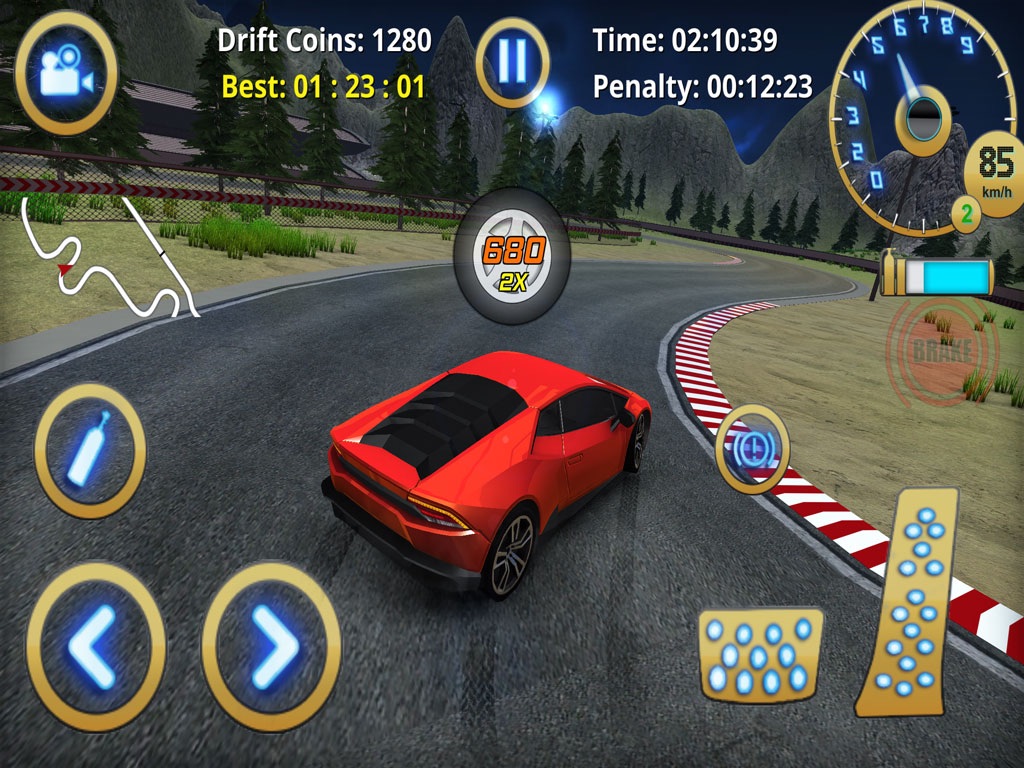Steer right with the arrow button
The image size is (1024, 768).
point(271,647)
